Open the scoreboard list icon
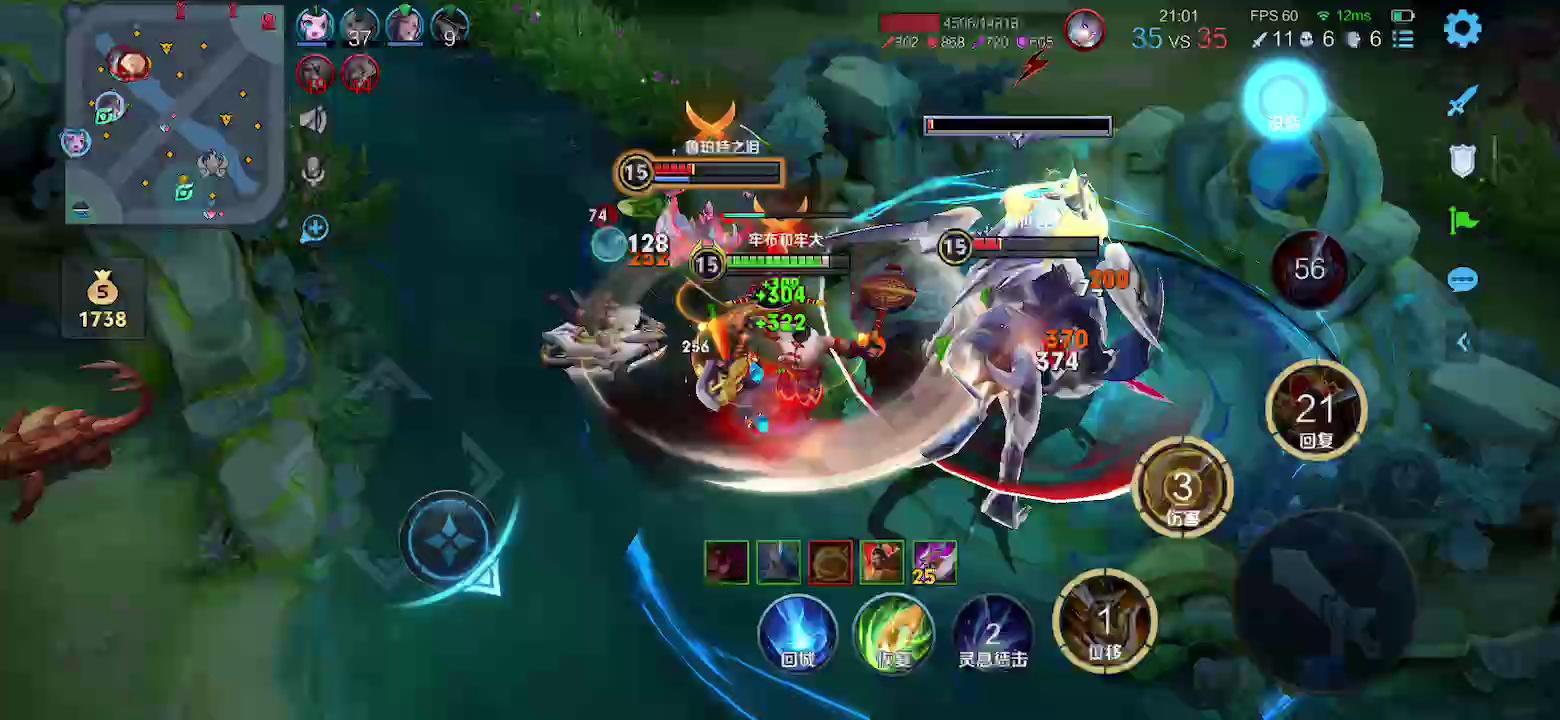 pyautogui.click(x=1404, y=40)
